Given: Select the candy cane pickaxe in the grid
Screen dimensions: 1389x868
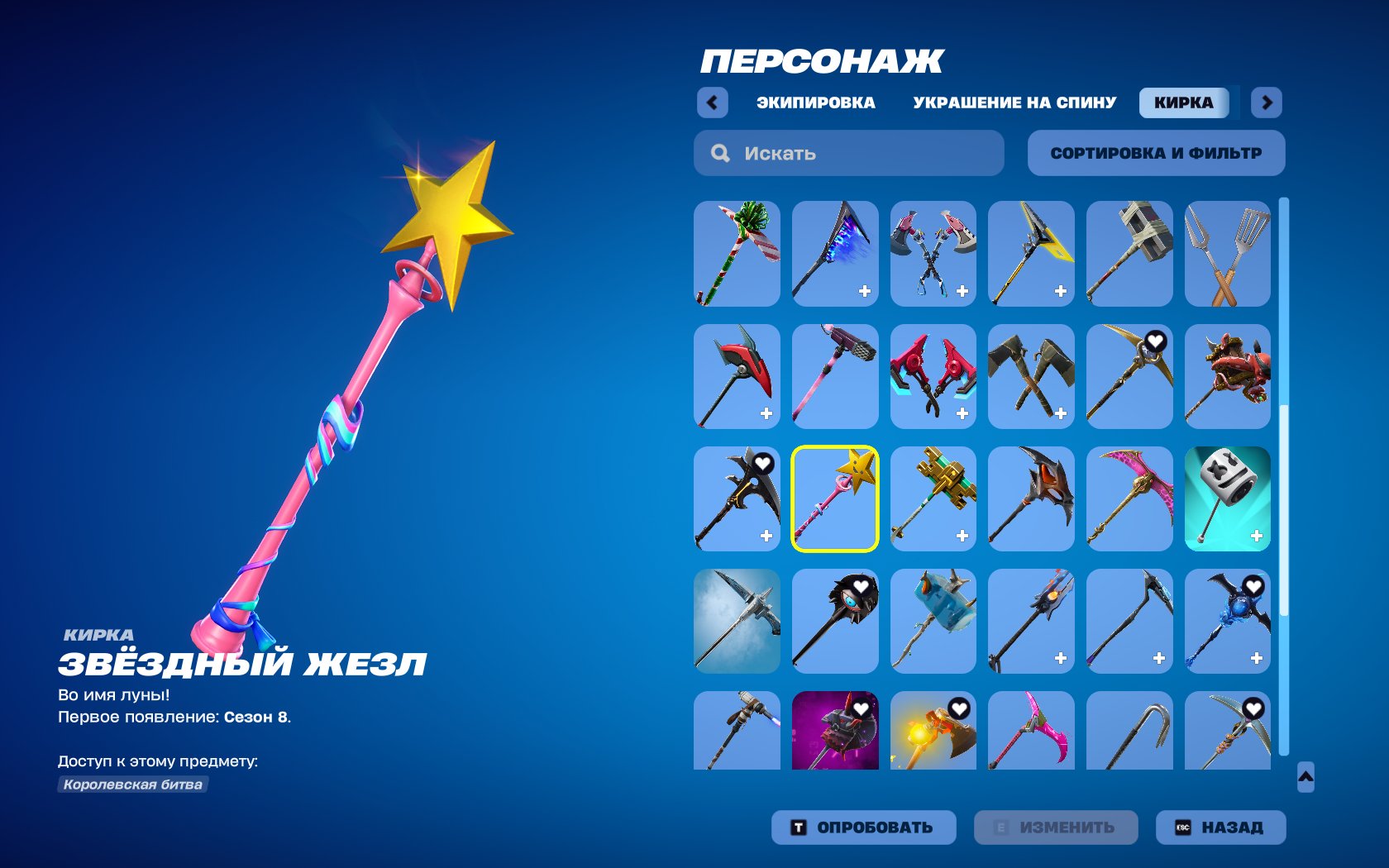Looking at the screenshot, I should 736,254.
